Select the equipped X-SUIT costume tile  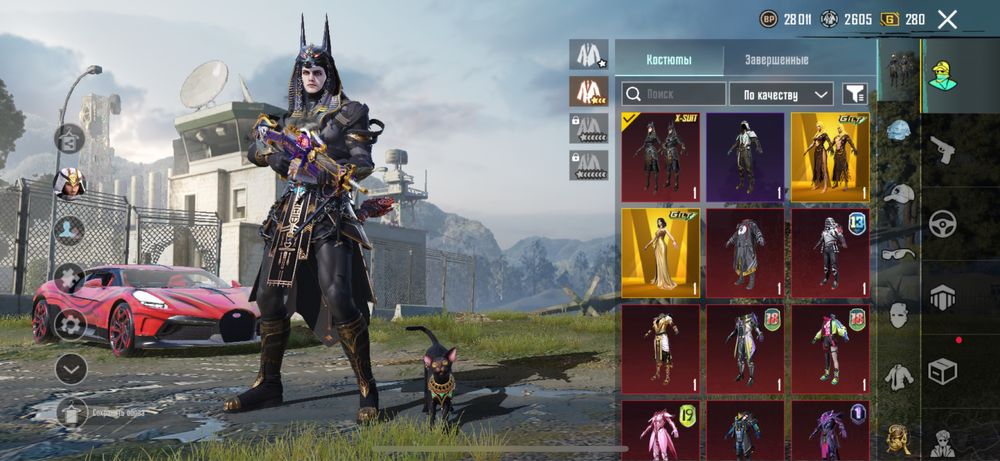[x=660, y=157]
